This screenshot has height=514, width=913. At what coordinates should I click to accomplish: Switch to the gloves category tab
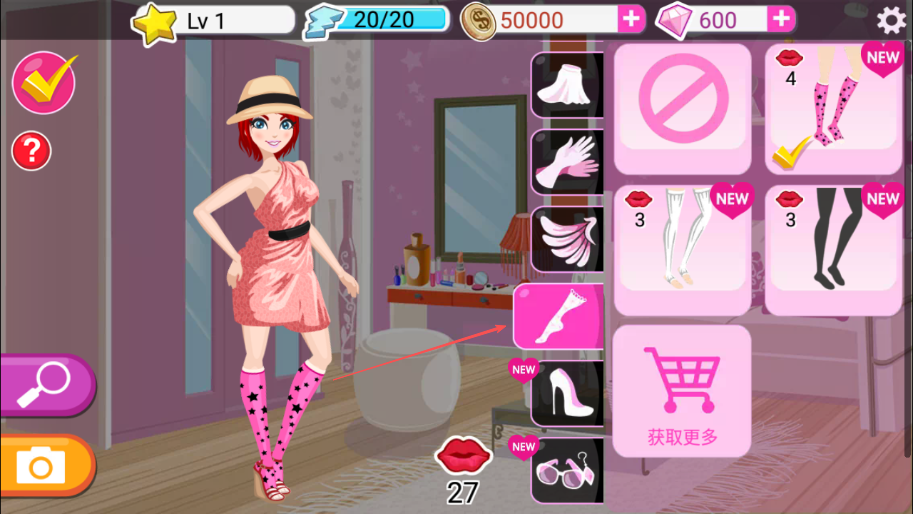pos(568,162)
